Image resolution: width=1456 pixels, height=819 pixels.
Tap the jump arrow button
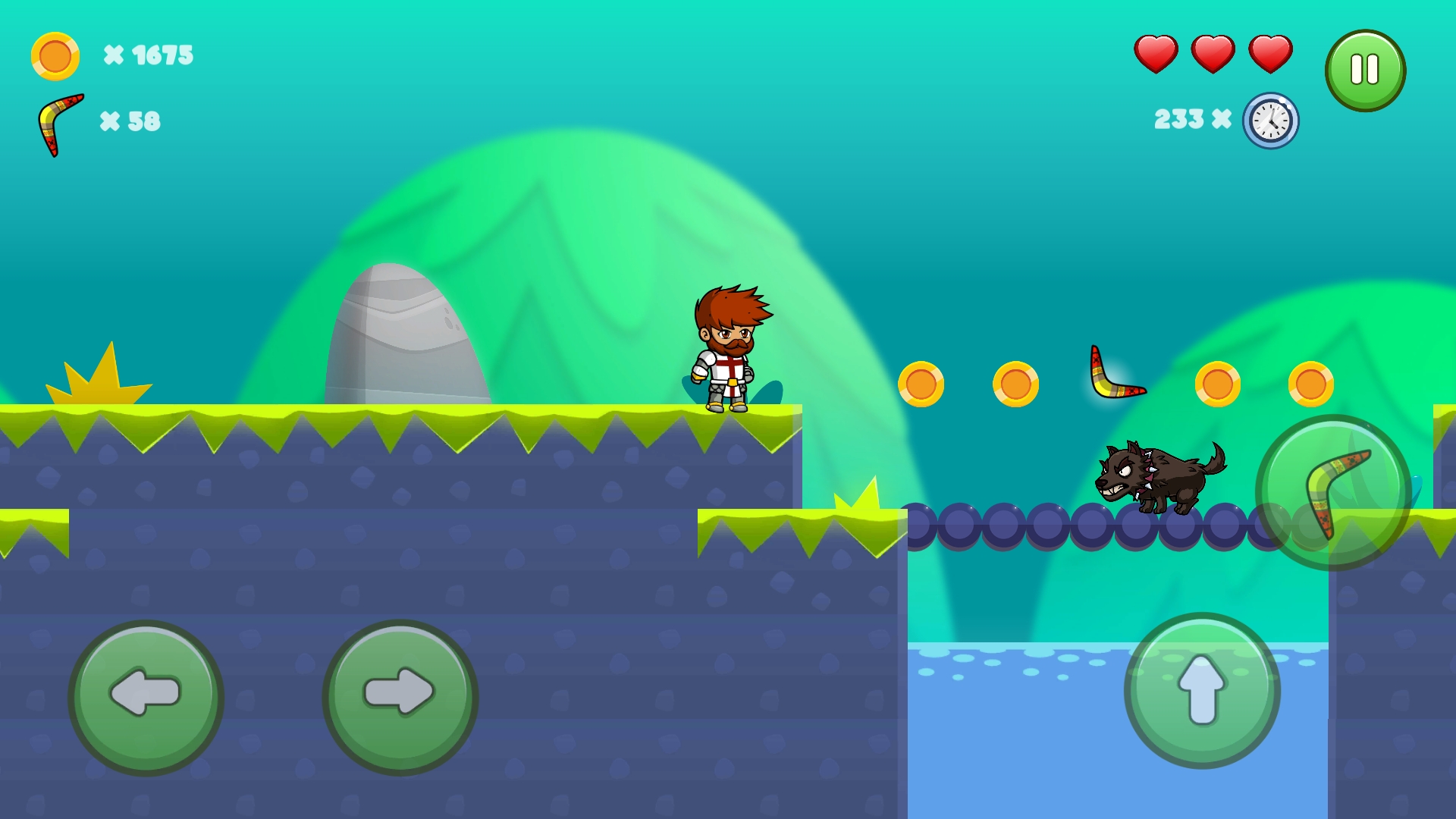pos(1200,692)
